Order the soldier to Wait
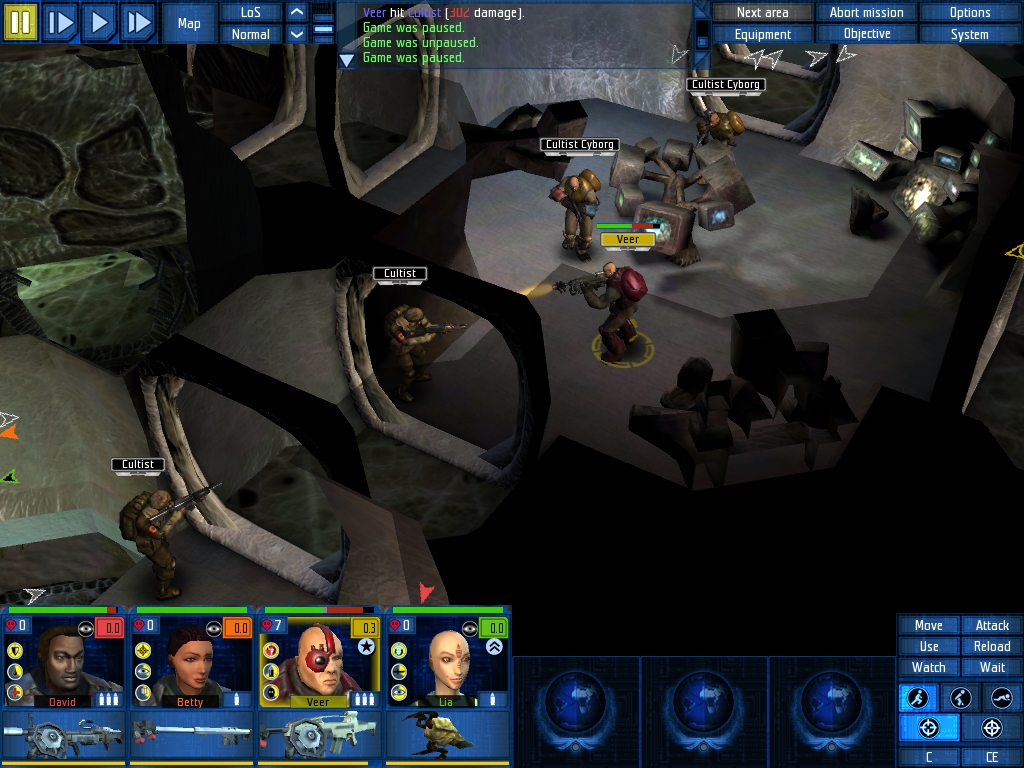Viewport: 1024px width, 768px height. 991,667
